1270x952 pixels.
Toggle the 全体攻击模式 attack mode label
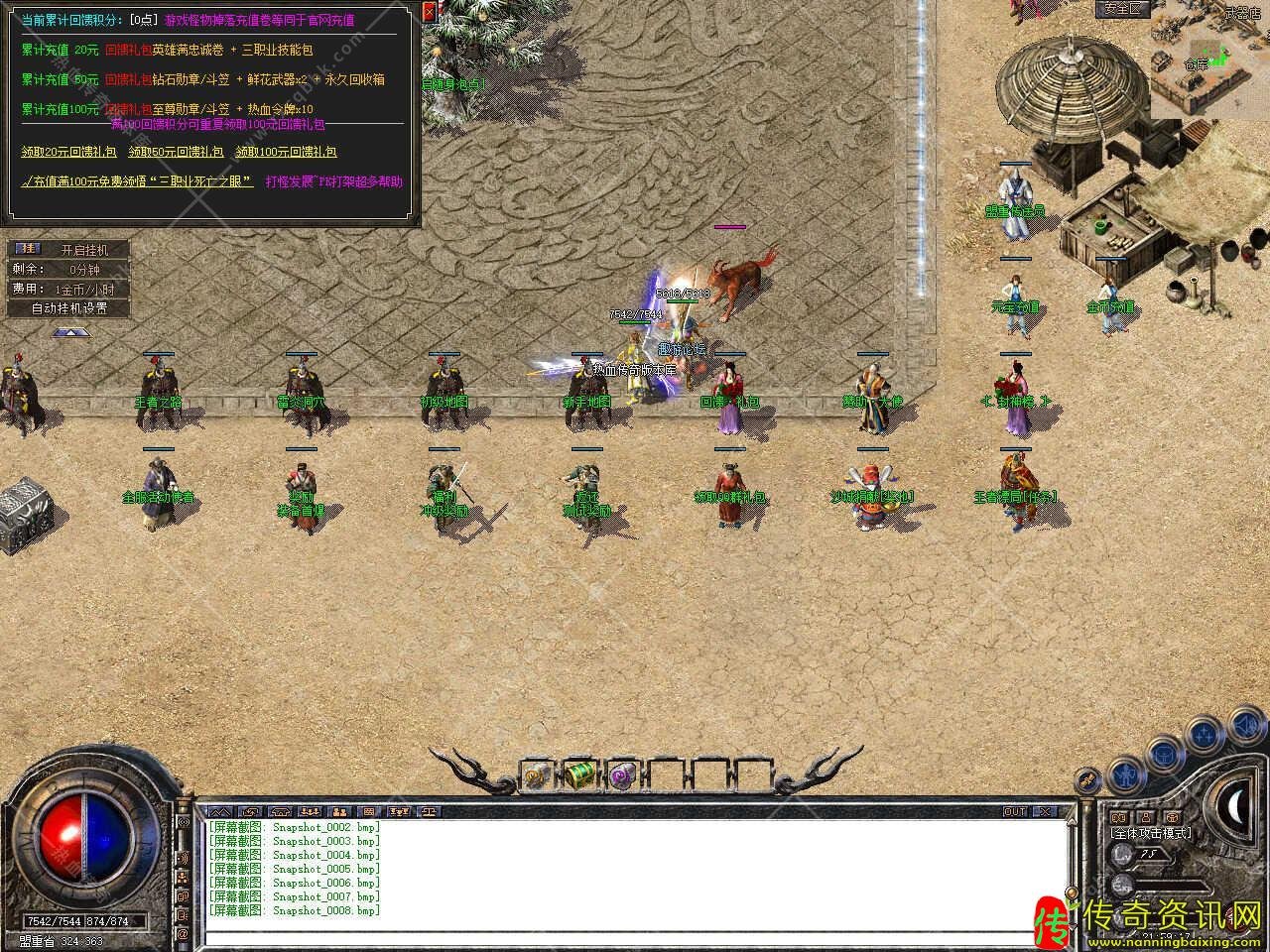point(1151,833)
